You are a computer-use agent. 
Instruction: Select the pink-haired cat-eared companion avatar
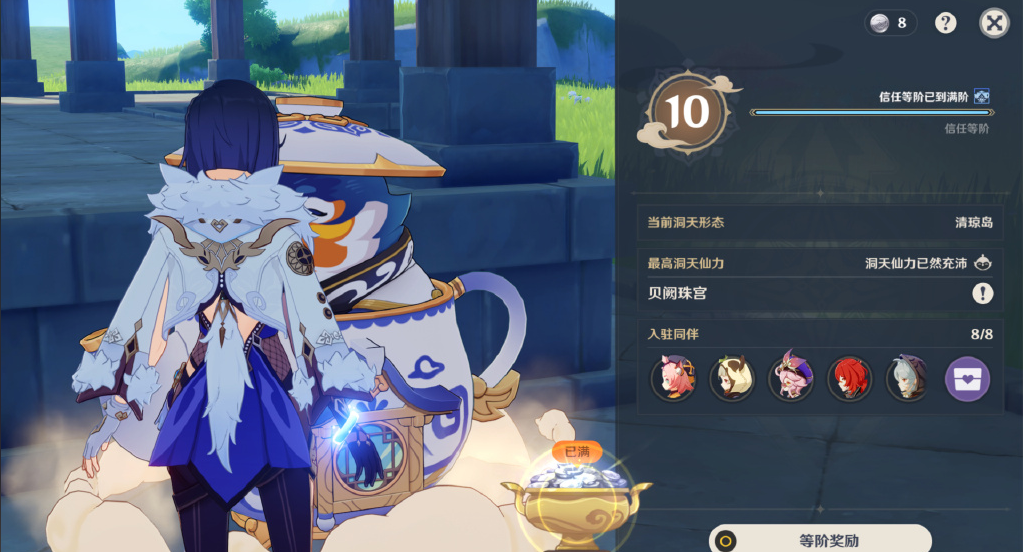click(x=672, y=379)
